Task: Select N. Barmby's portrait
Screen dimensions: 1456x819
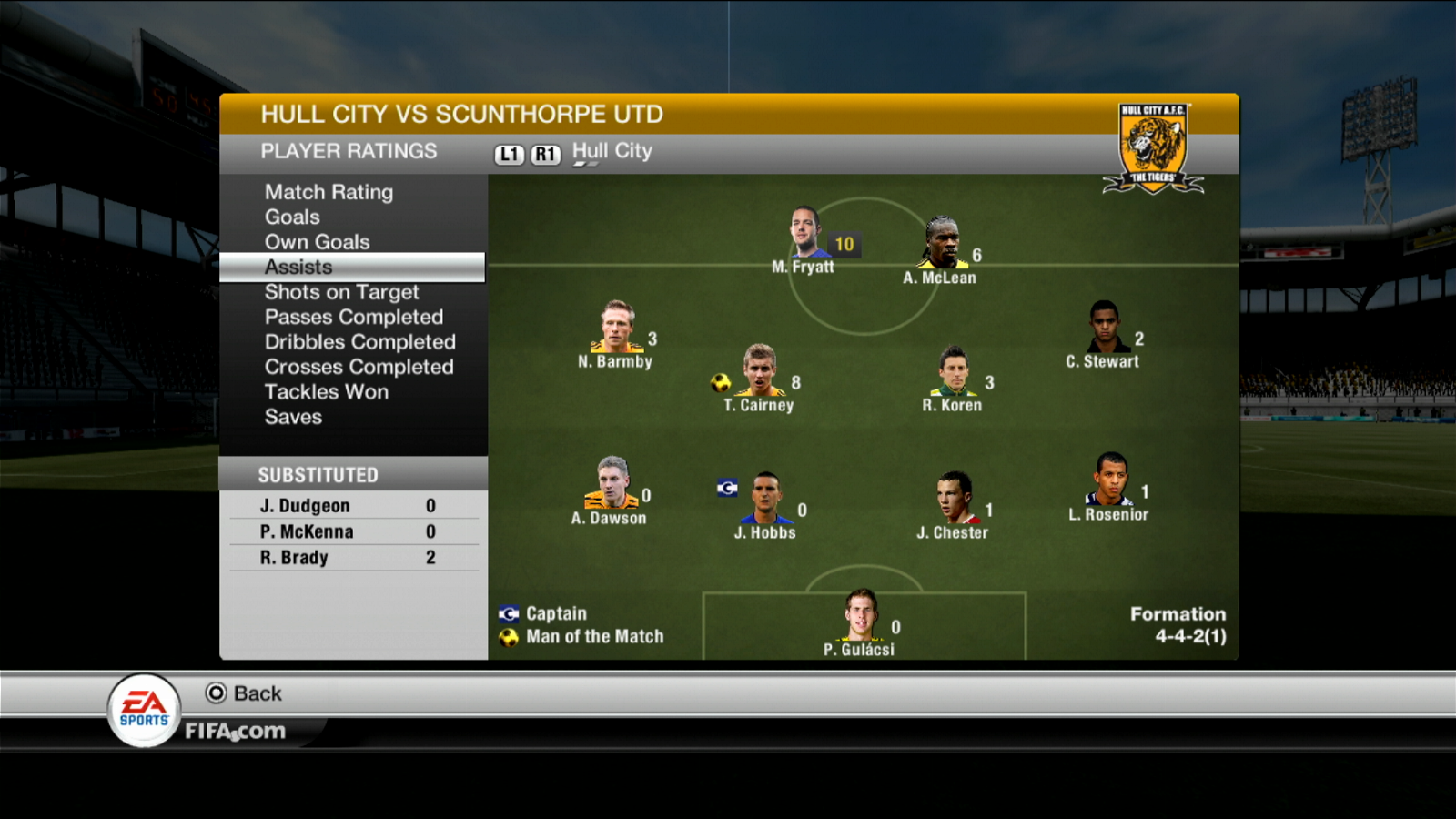Action: 616,327
